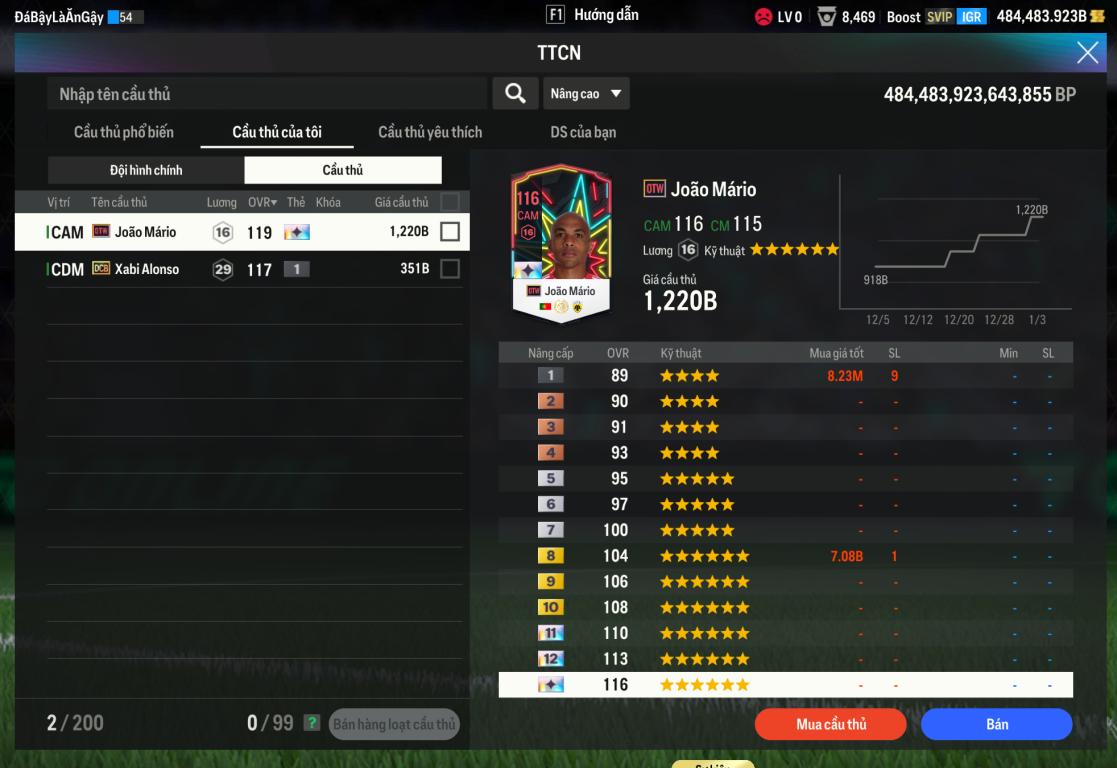Click the Mua cầu thủ button
Viewport: 1117px width, 768px height.
[x=830, y=724]
